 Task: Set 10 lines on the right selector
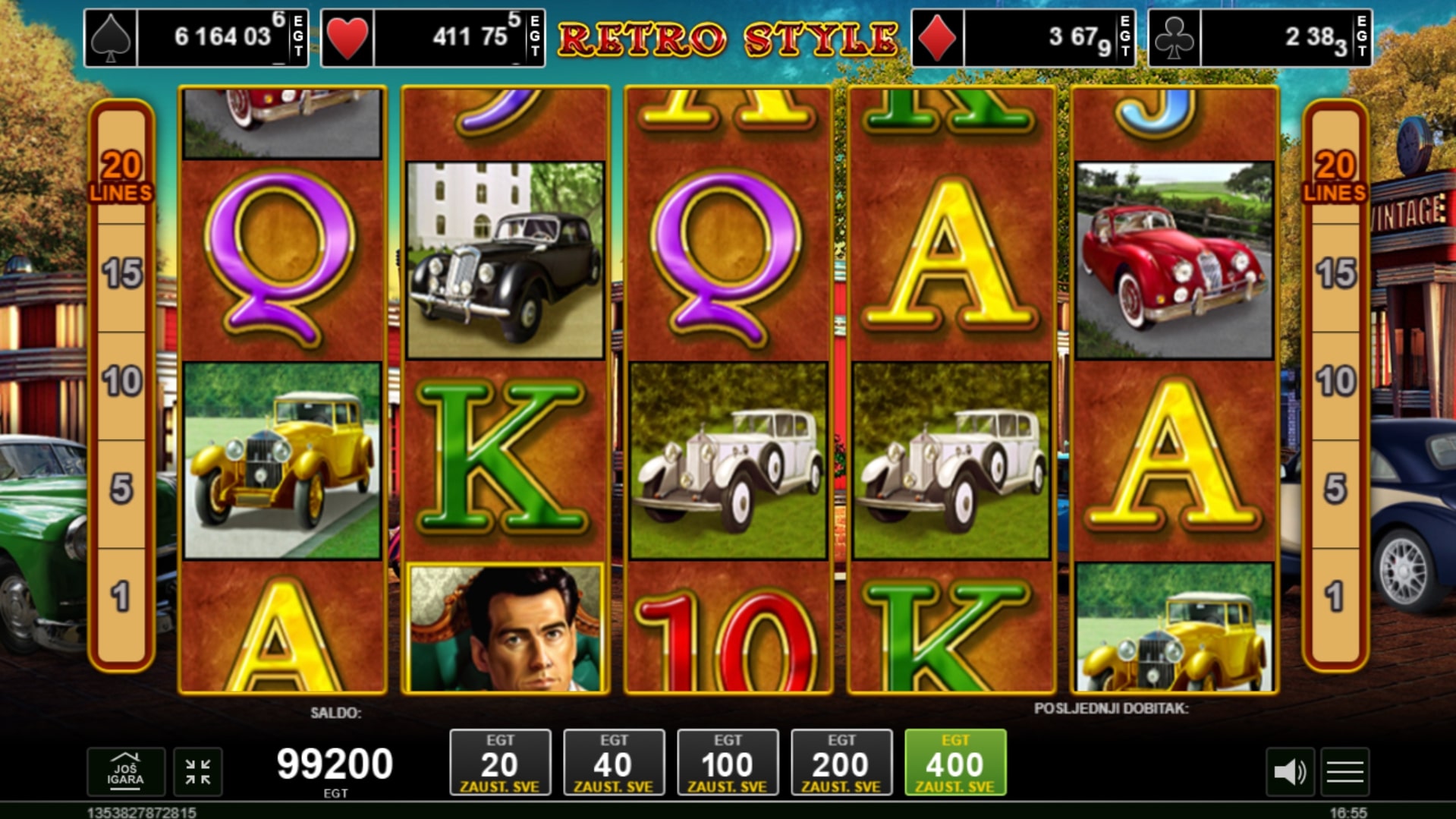coord(1335,382)
